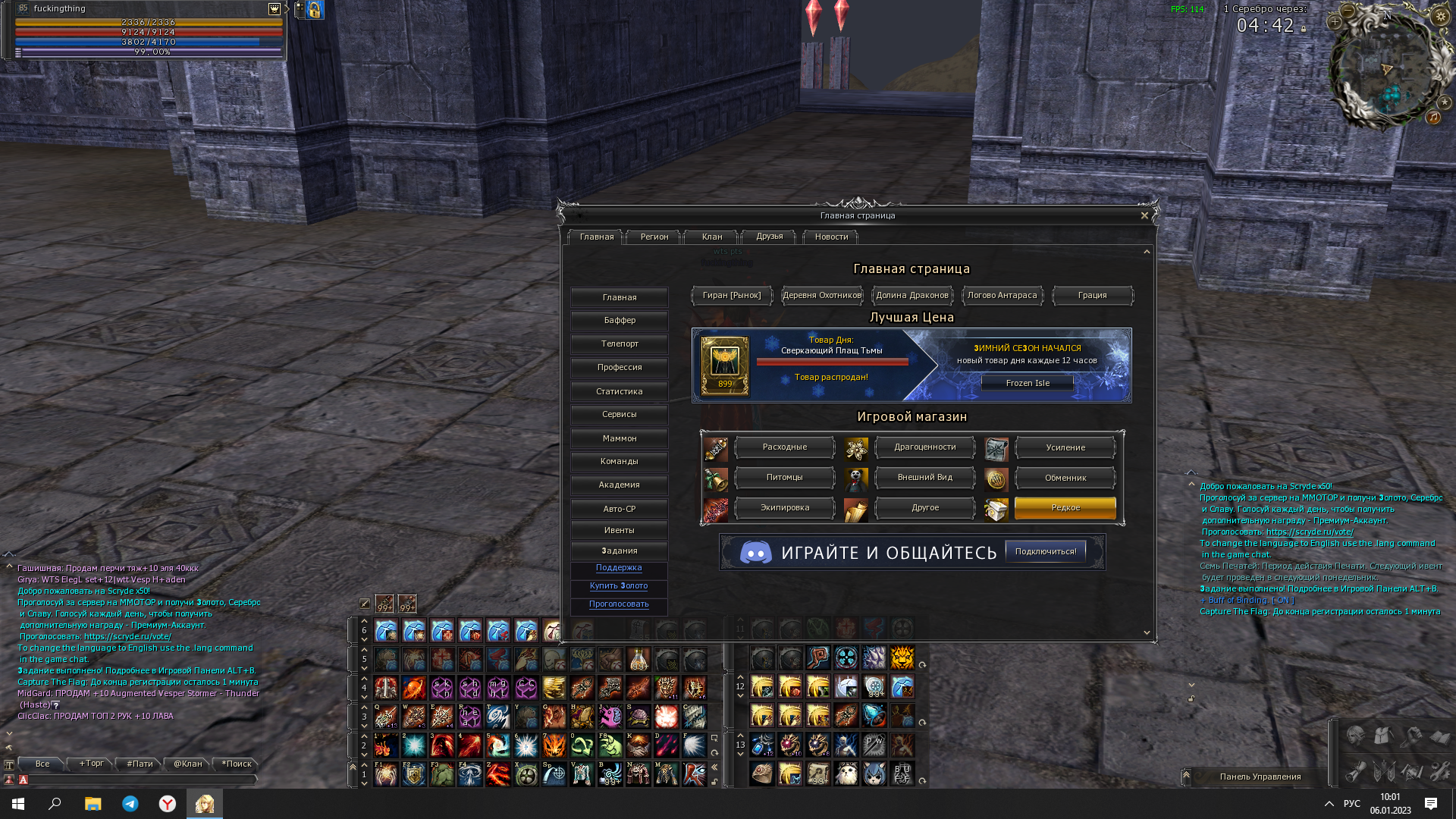Follow the Купить Золото link
Viewport: 1456px width, 819px height.
[x=619, y=586]
